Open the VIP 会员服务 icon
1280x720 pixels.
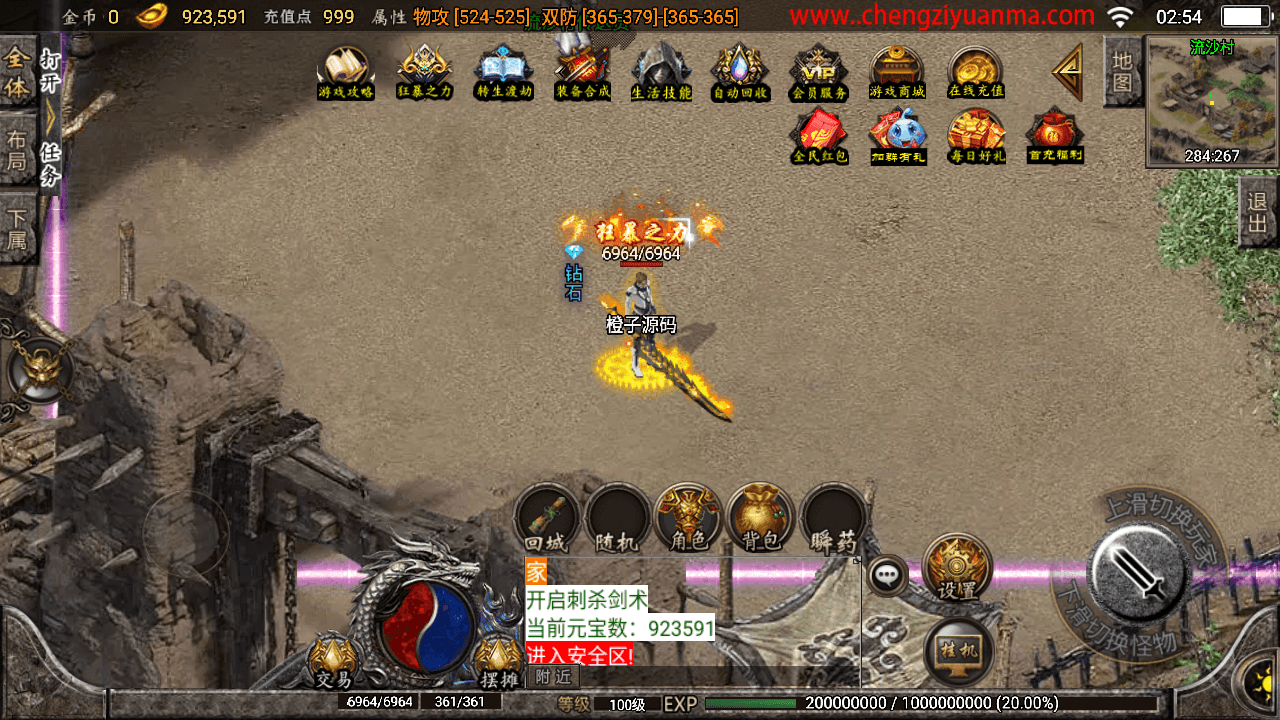819,72
